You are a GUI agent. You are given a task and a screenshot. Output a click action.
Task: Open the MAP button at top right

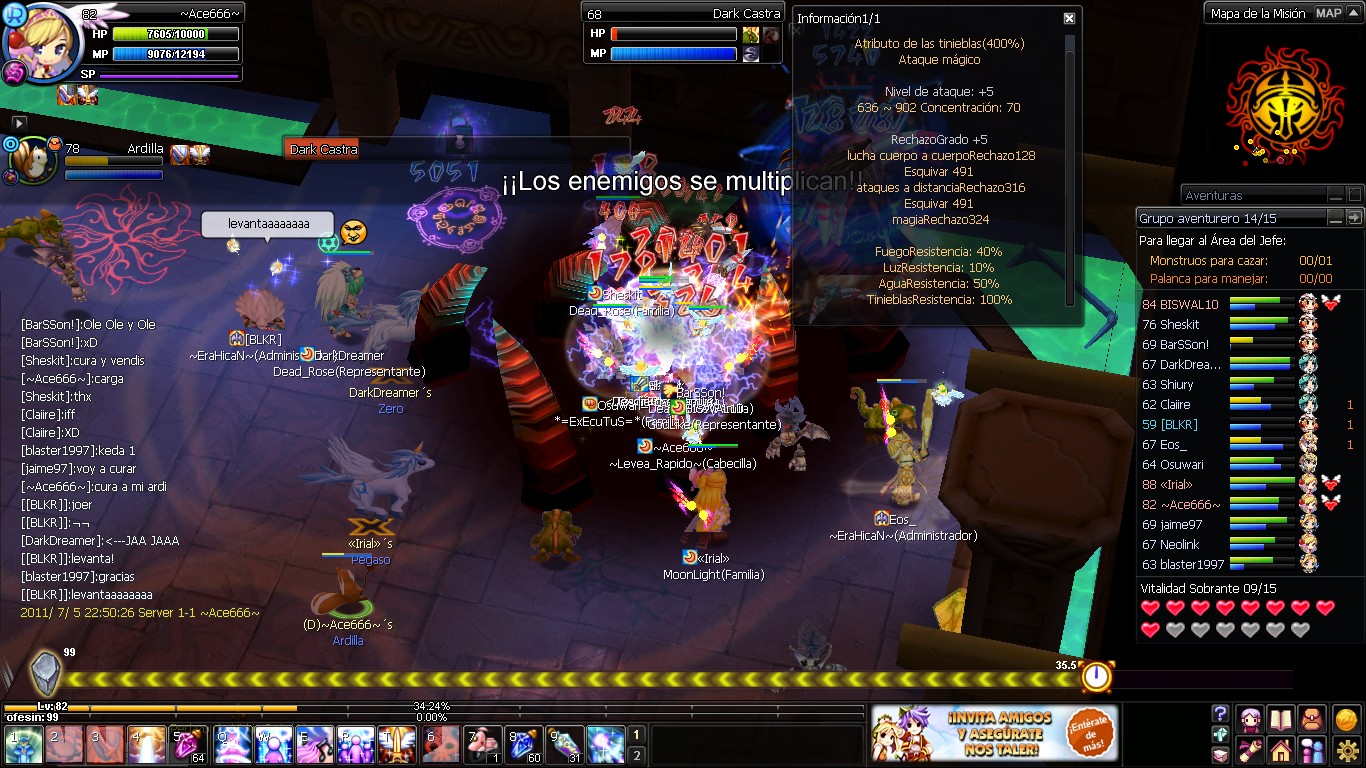[1328, 13]
